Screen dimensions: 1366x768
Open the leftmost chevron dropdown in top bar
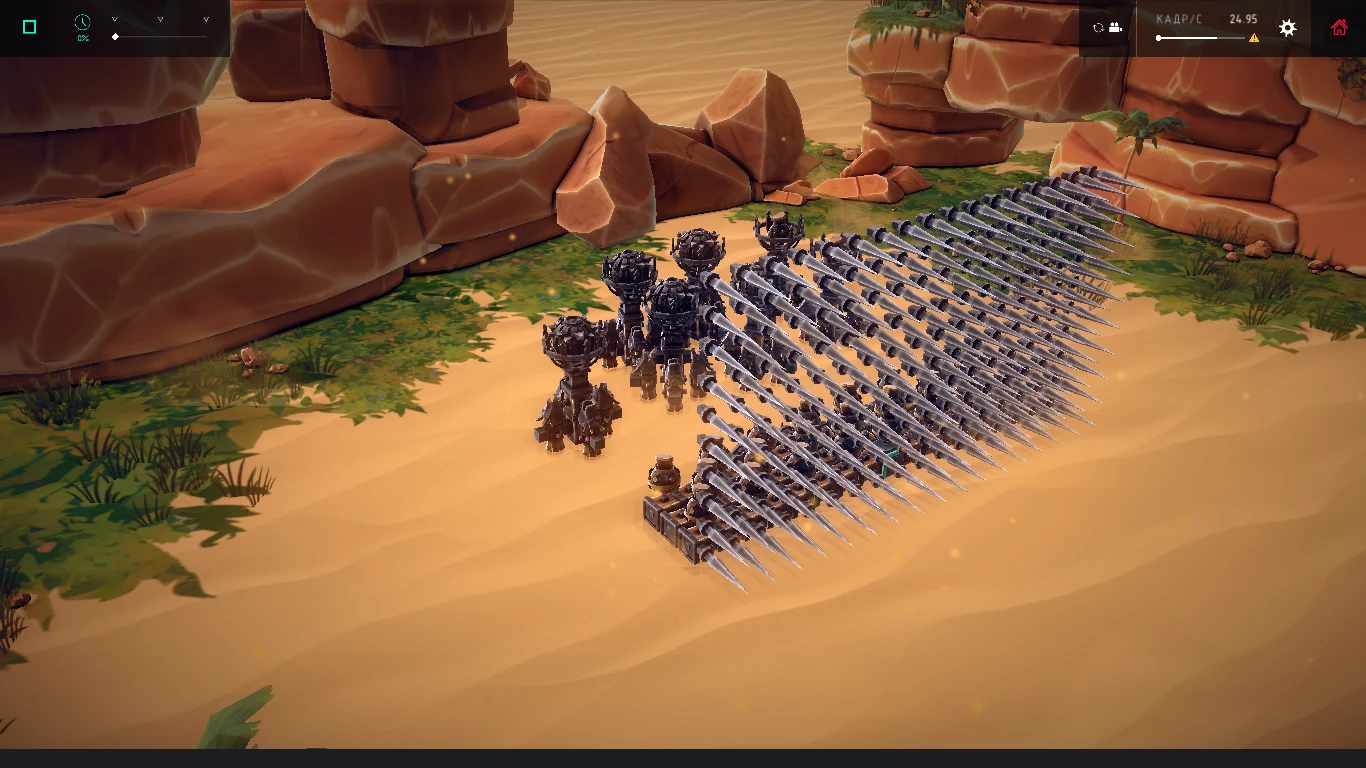pos(115,19)
